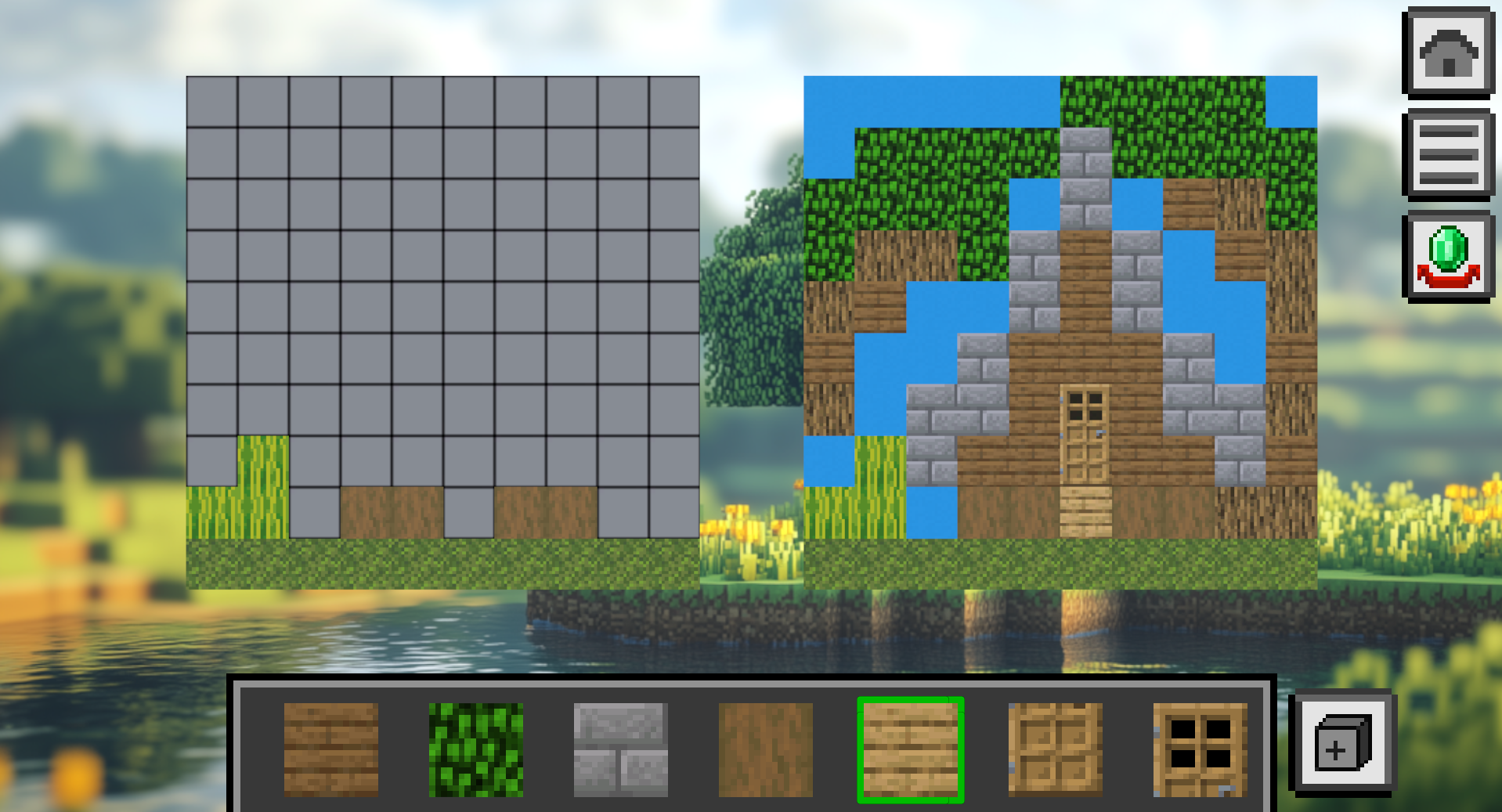This screenshot has height=812, width=1502.
Task: Deselect the highlighted horizontal planks block
Action: click(910, 749)
